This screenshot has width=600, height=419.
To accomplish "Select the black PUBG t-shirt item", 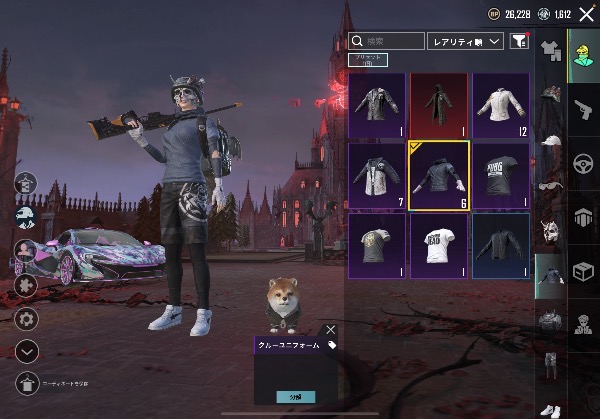I will (x=500, y=175).
